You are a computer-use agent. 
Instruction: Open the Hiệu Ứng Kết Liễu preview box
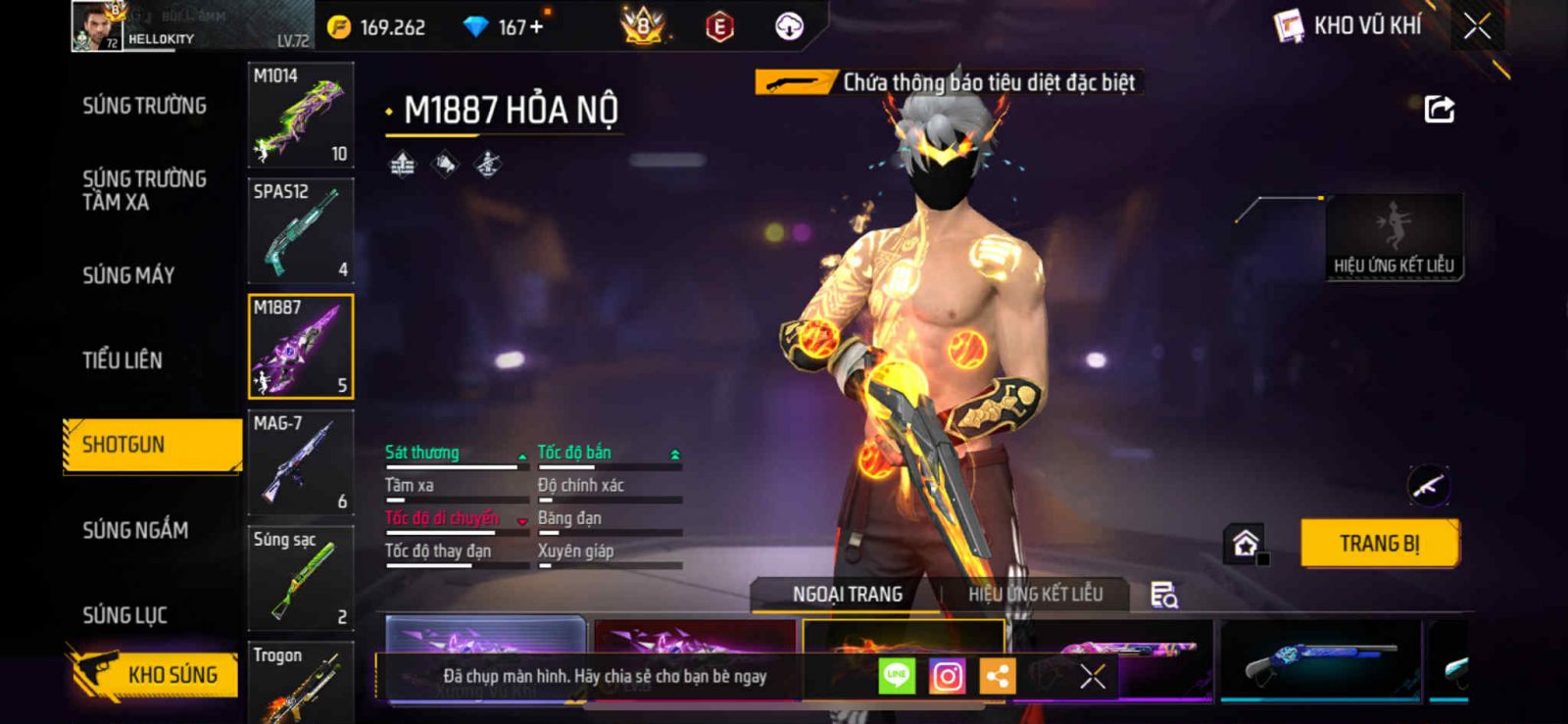click(x=1394, y=237)
